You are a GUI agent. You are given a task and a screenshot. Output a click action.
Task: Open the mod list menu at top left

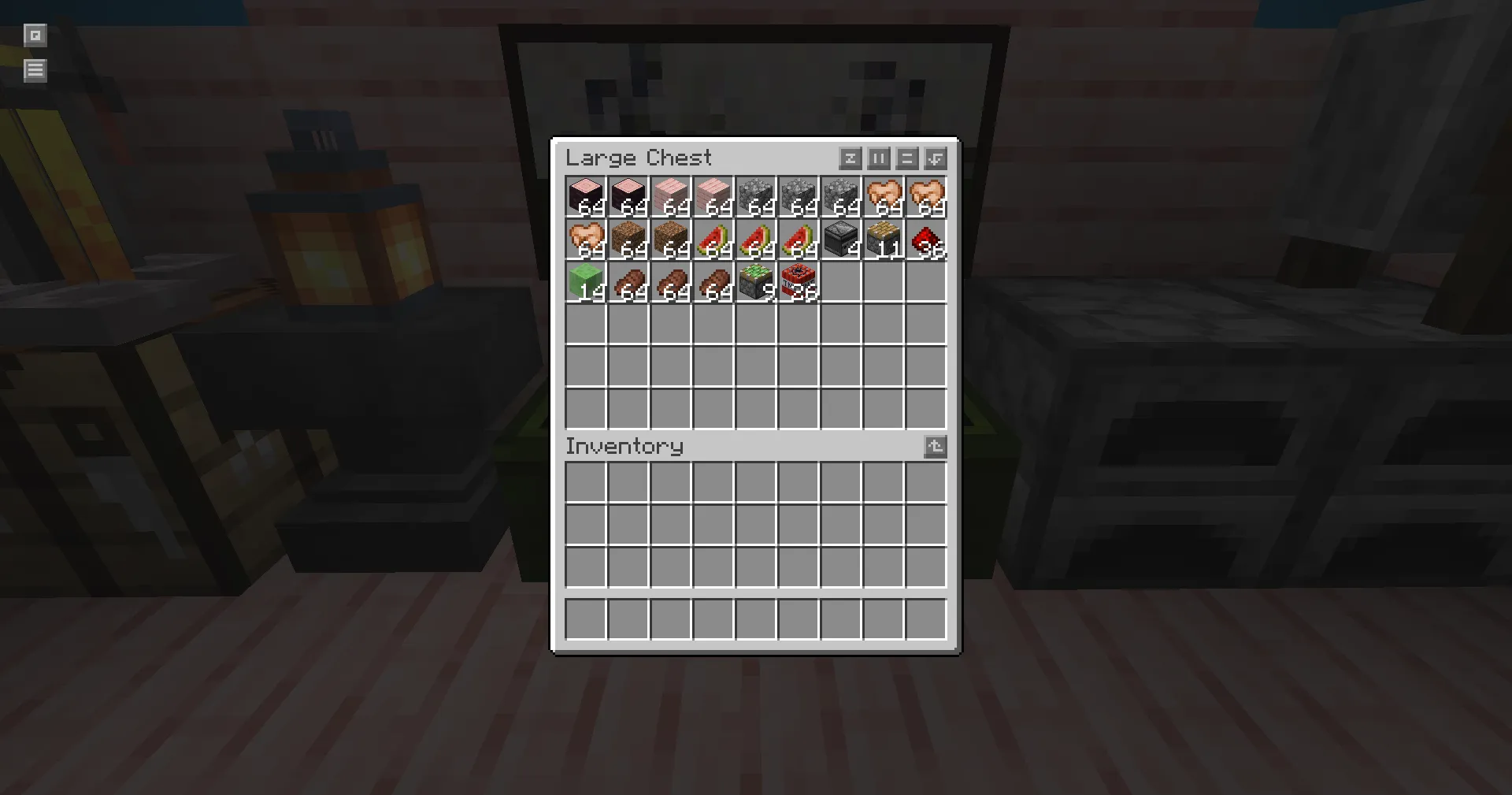coord(35,70)
